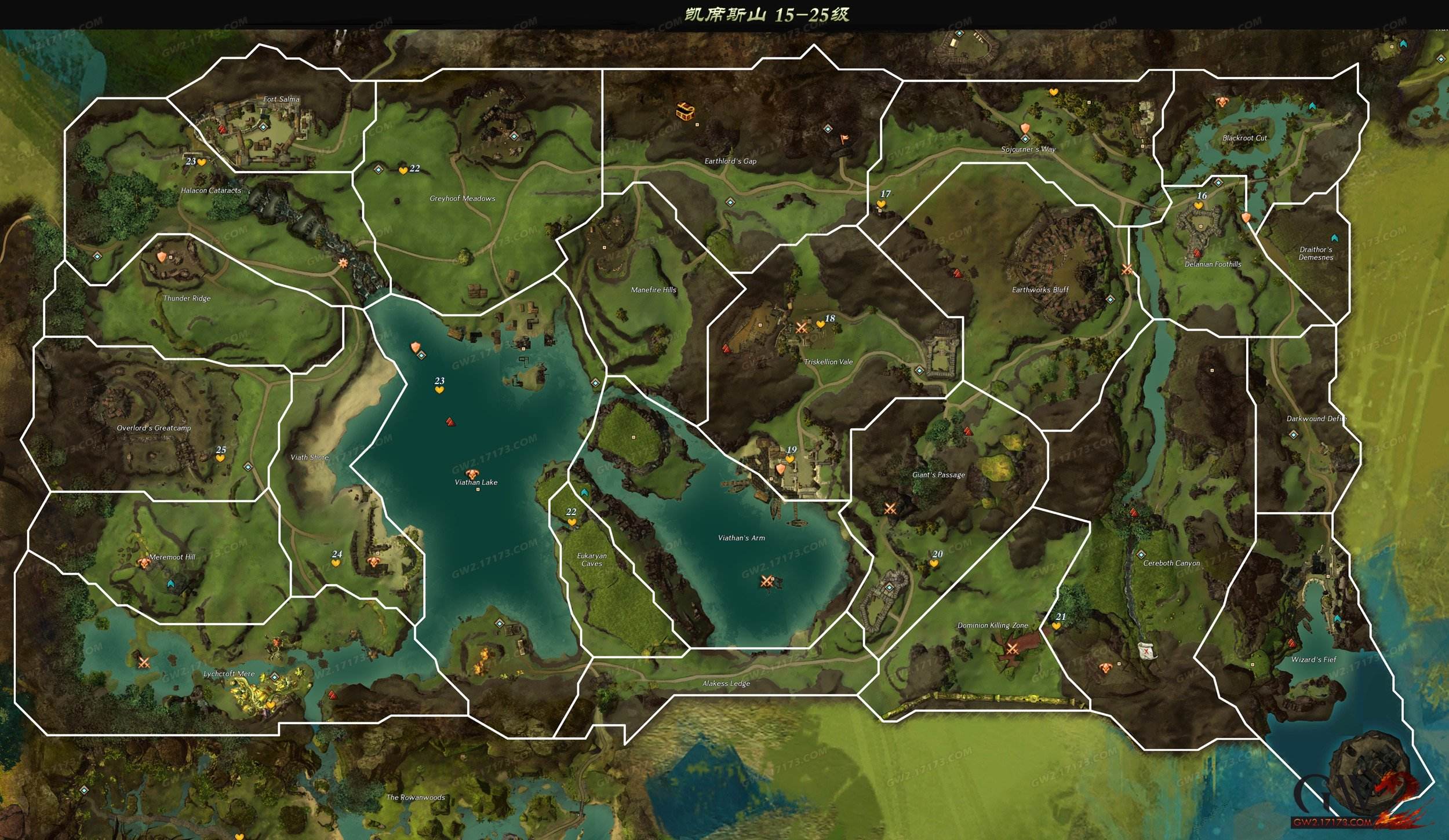This screenshot has height=840, width=1449.
Task: Select the level 22 heart above Eukaryan Caves
Action: 572,522
